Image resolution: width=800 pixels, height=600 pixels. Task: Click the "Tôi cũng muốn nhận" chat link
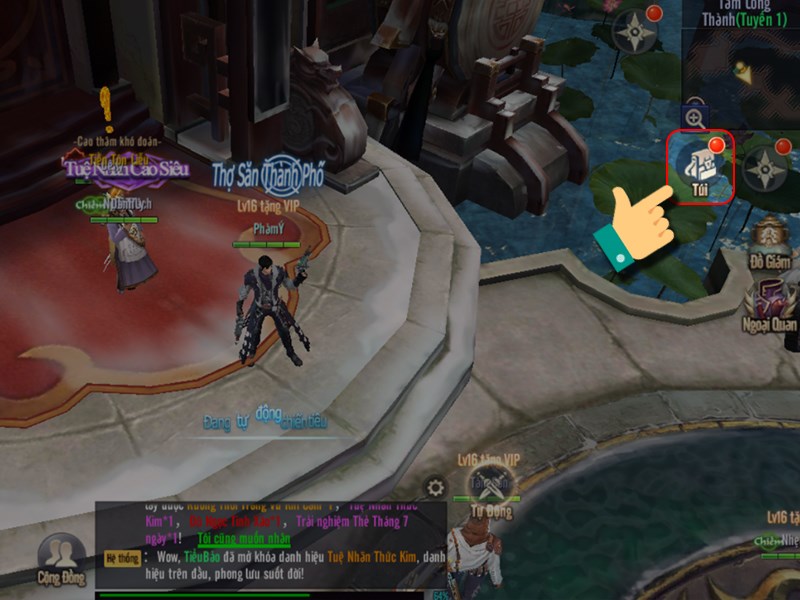click(x=243, y=539)
